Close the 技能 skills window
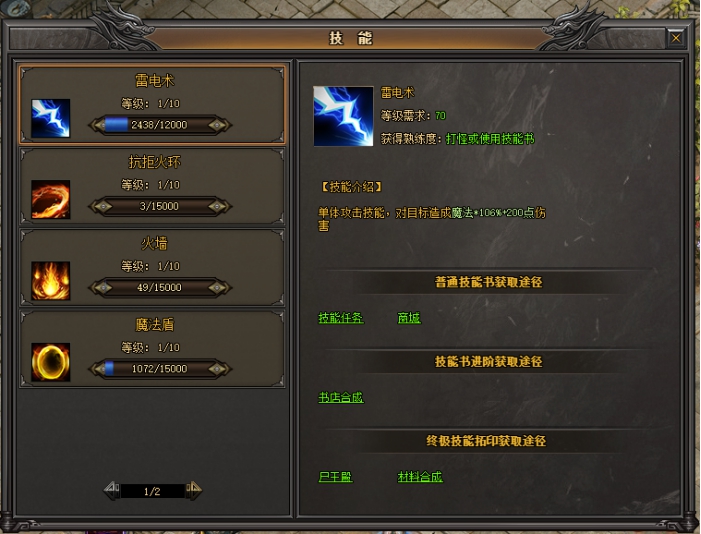Viewport: 701px width, 534px height. pos(676,38)
